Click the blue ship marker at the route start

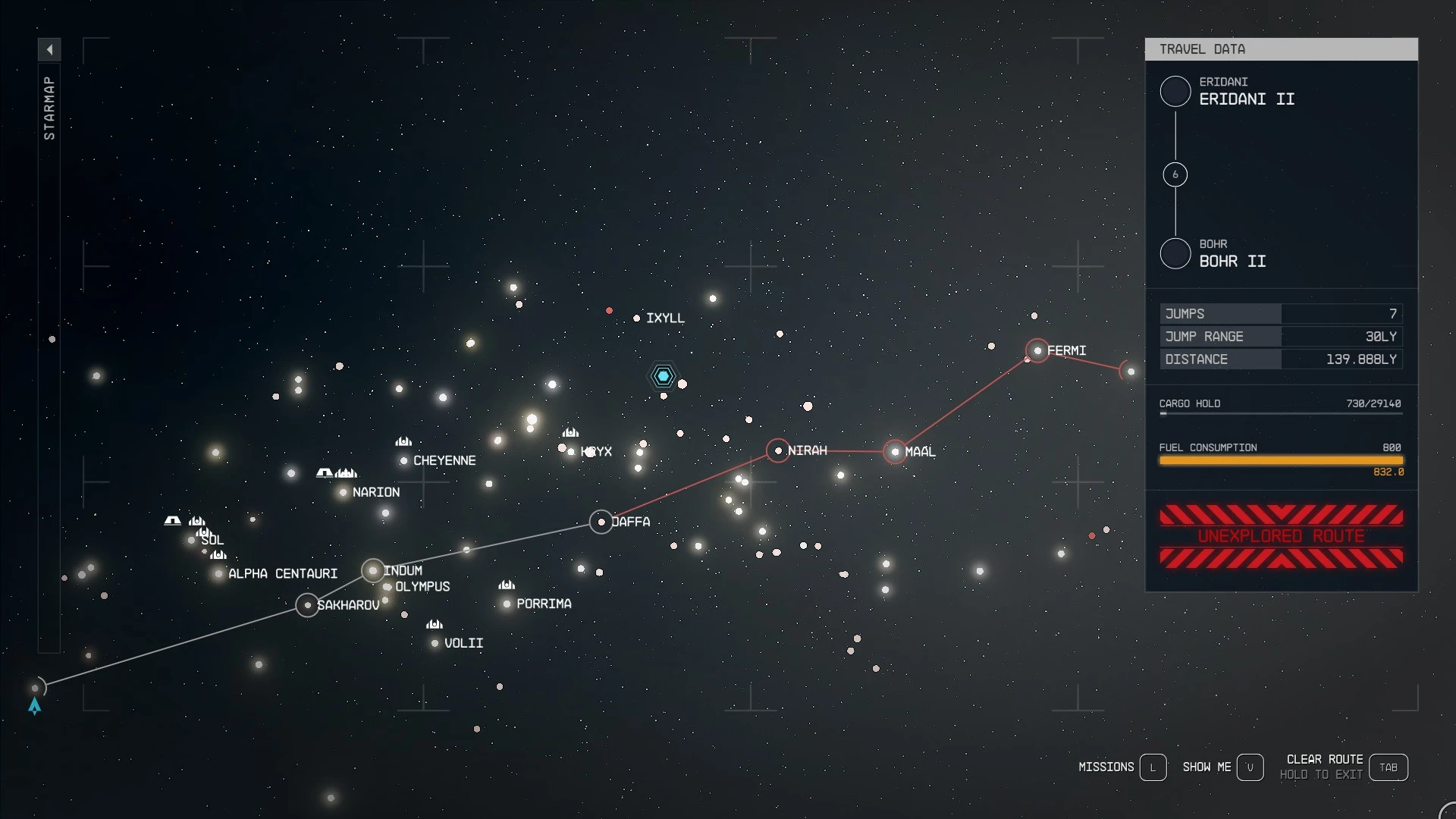(35, 707)
